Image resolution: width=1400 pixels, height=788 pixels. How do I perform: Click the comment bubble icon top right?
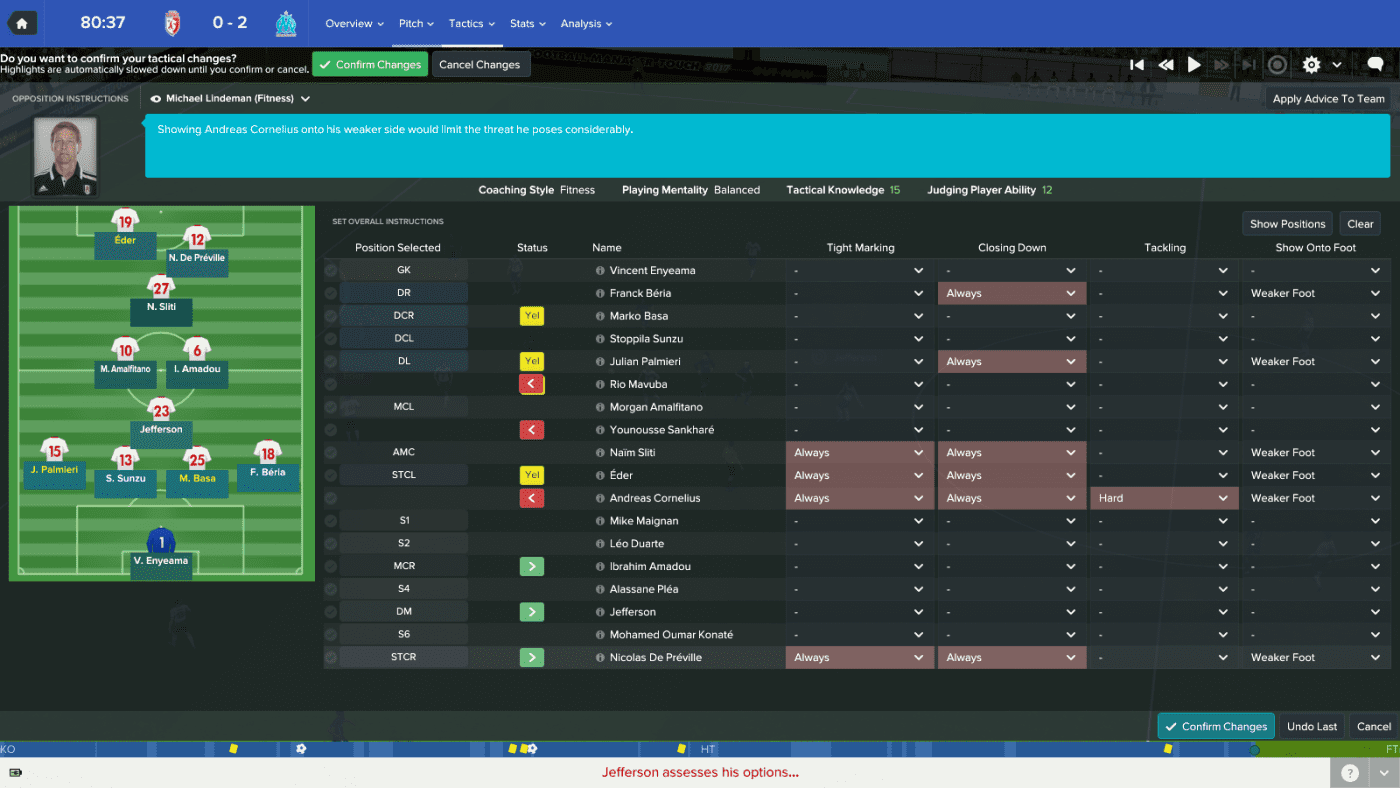pos(1375,64)
